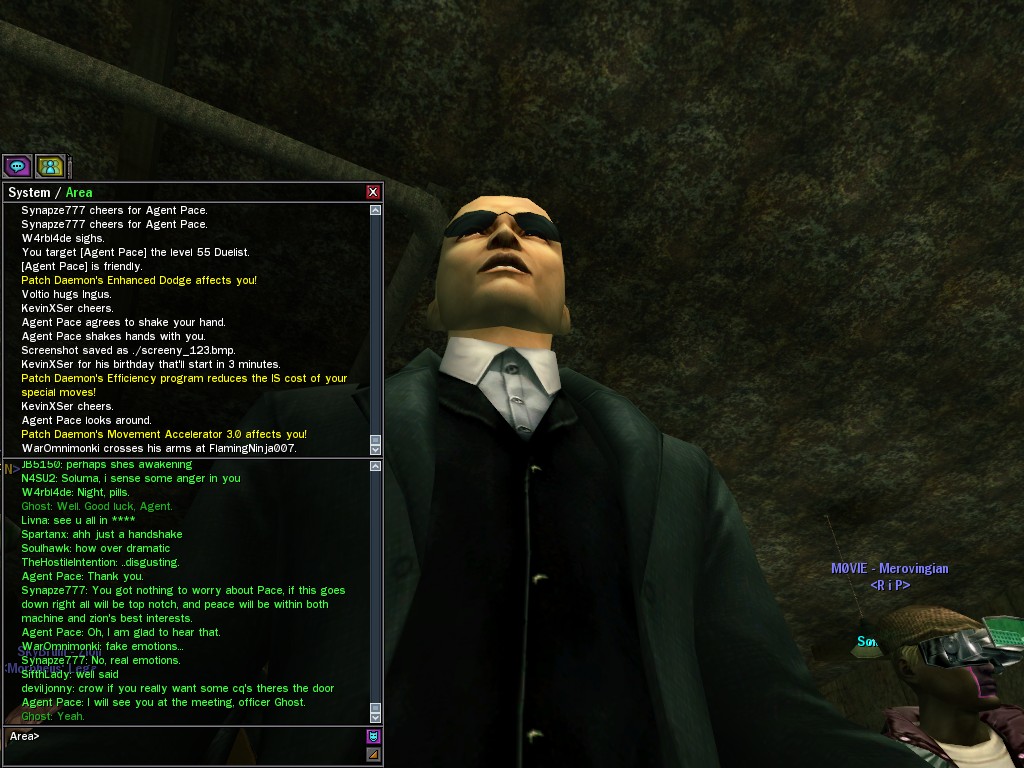Close the System / Area chat window

pos(373,192)
